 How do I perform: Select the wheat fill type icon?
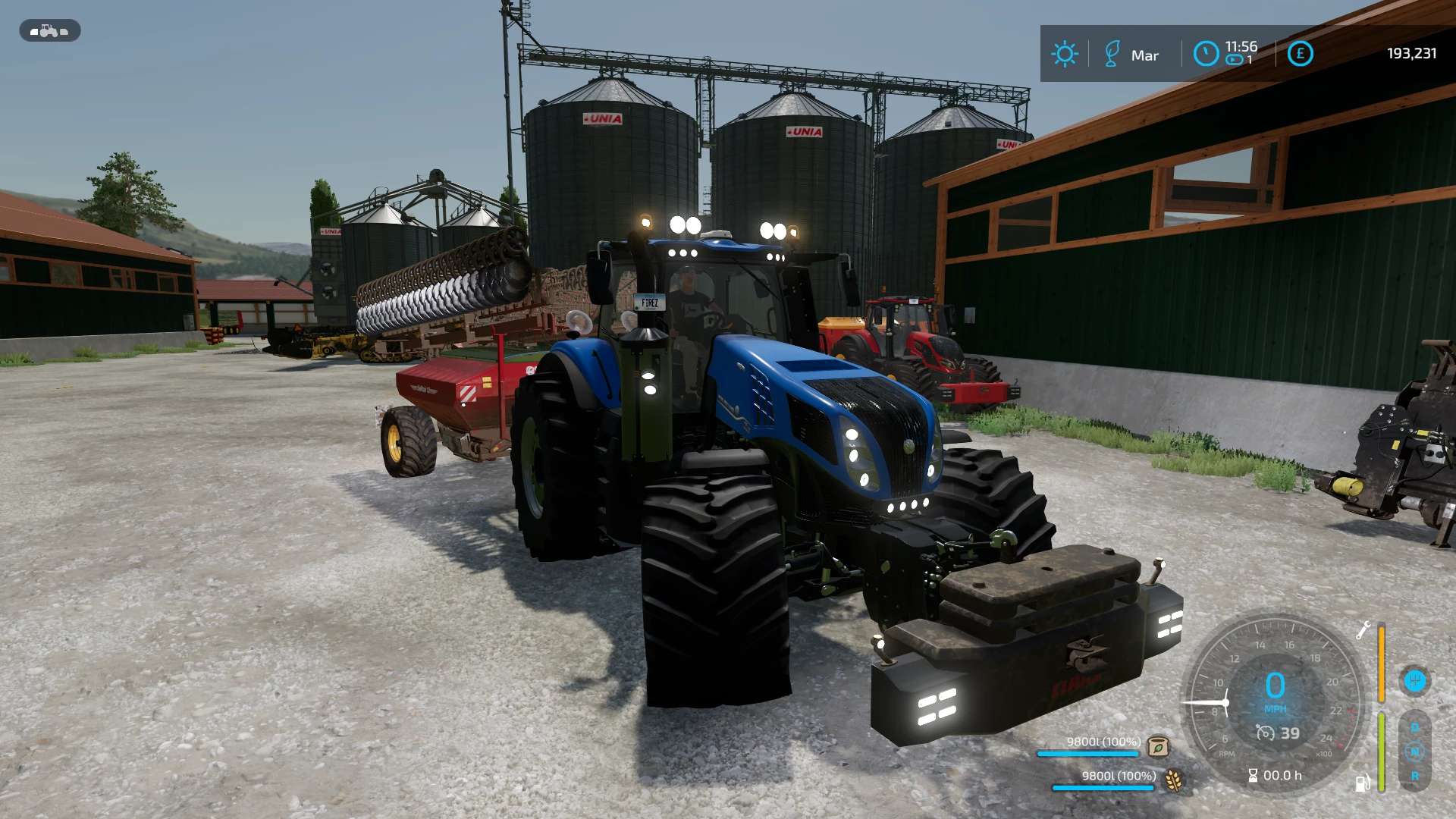pos(1174,780)
